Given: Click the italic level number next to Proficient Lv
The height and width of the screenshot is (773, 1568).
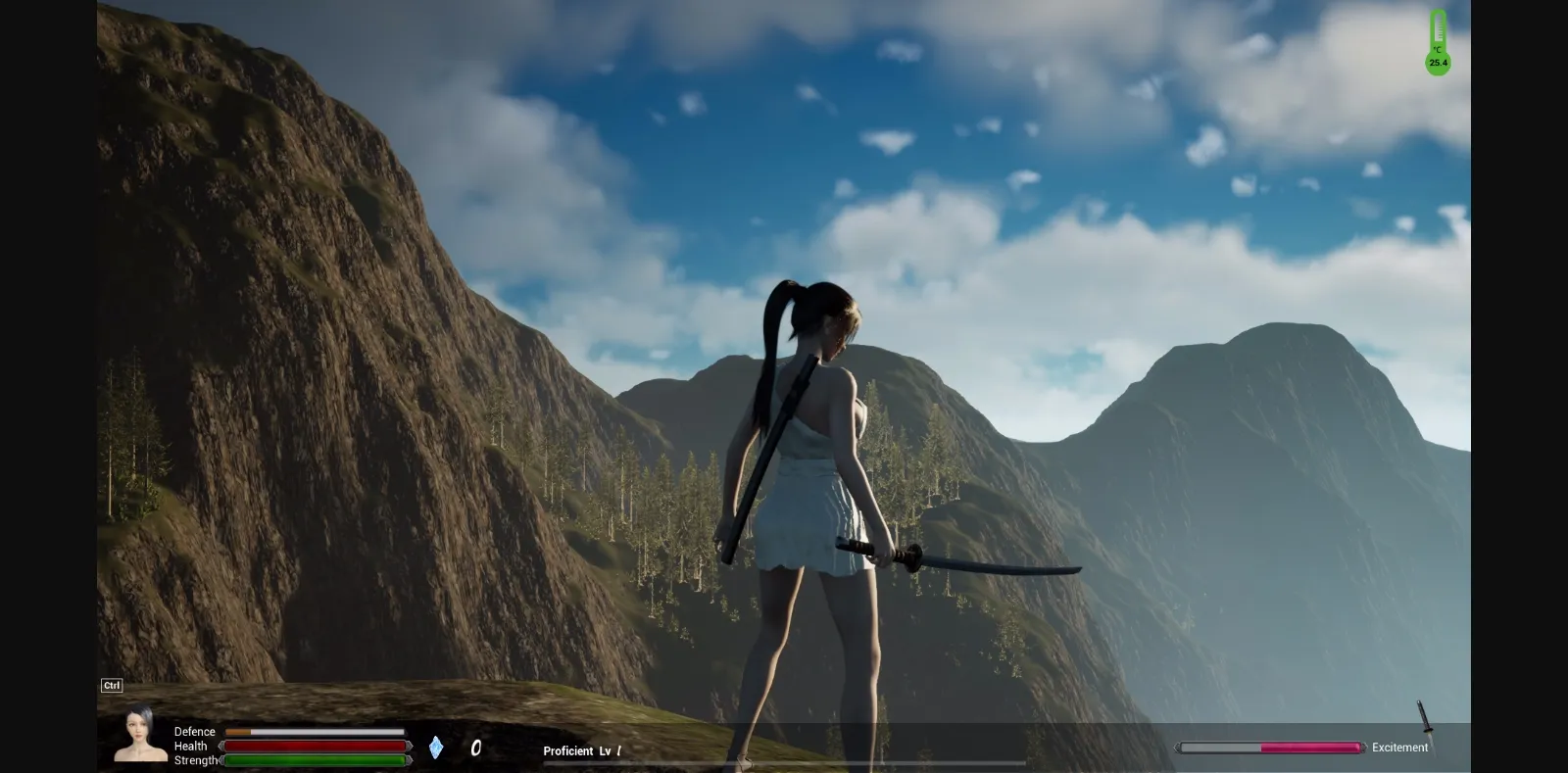Looking at the screenshot, I should 618,750.
